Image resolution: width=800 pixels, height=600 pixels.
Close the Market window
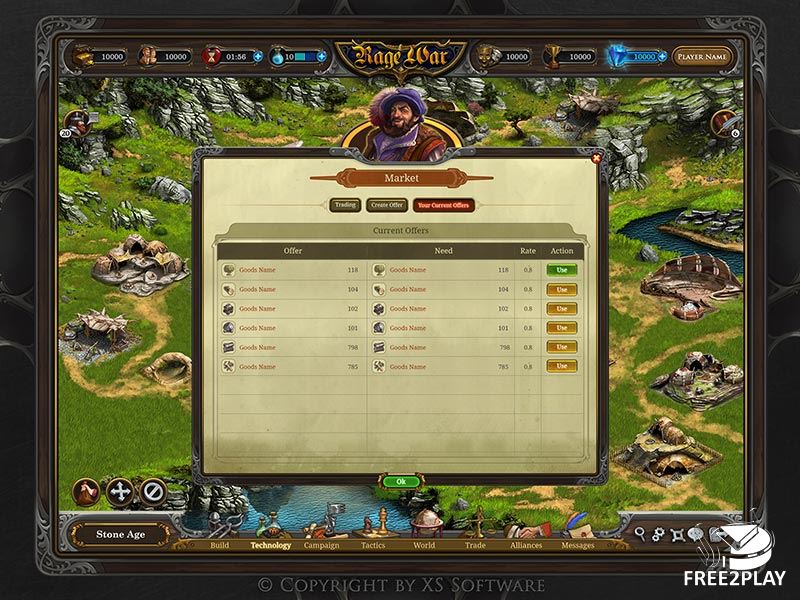click(597, 157)
